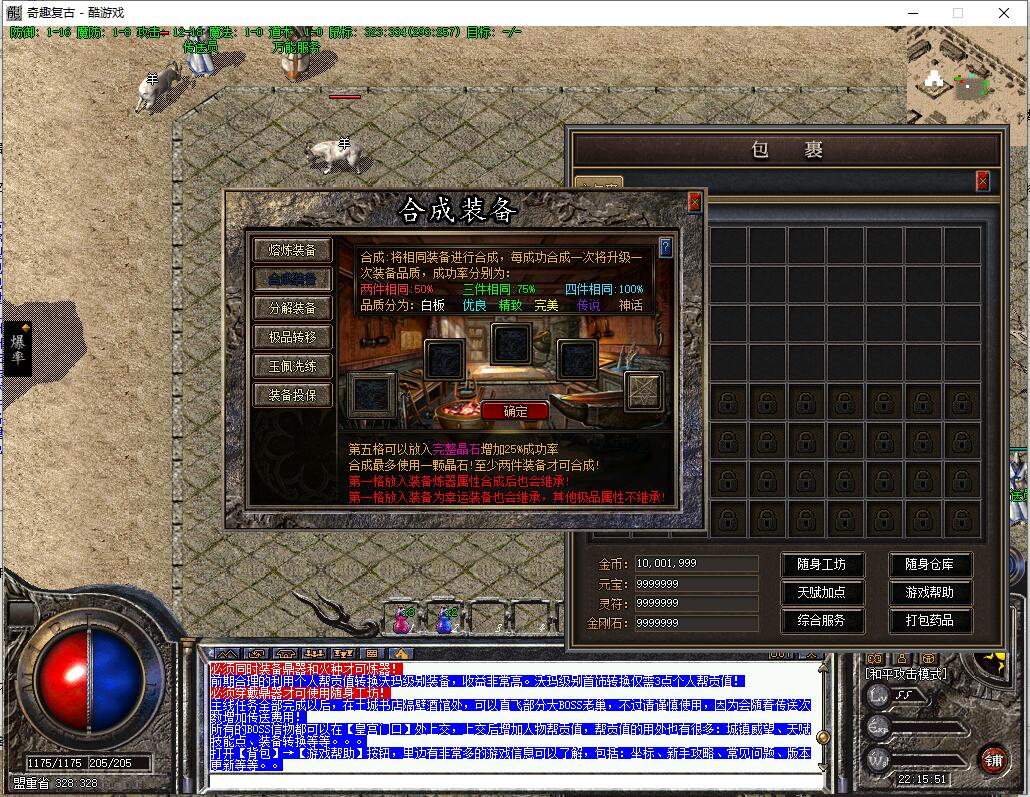
Task: Open 随身工坊 from the bag panel
Action: pos(821,565)
